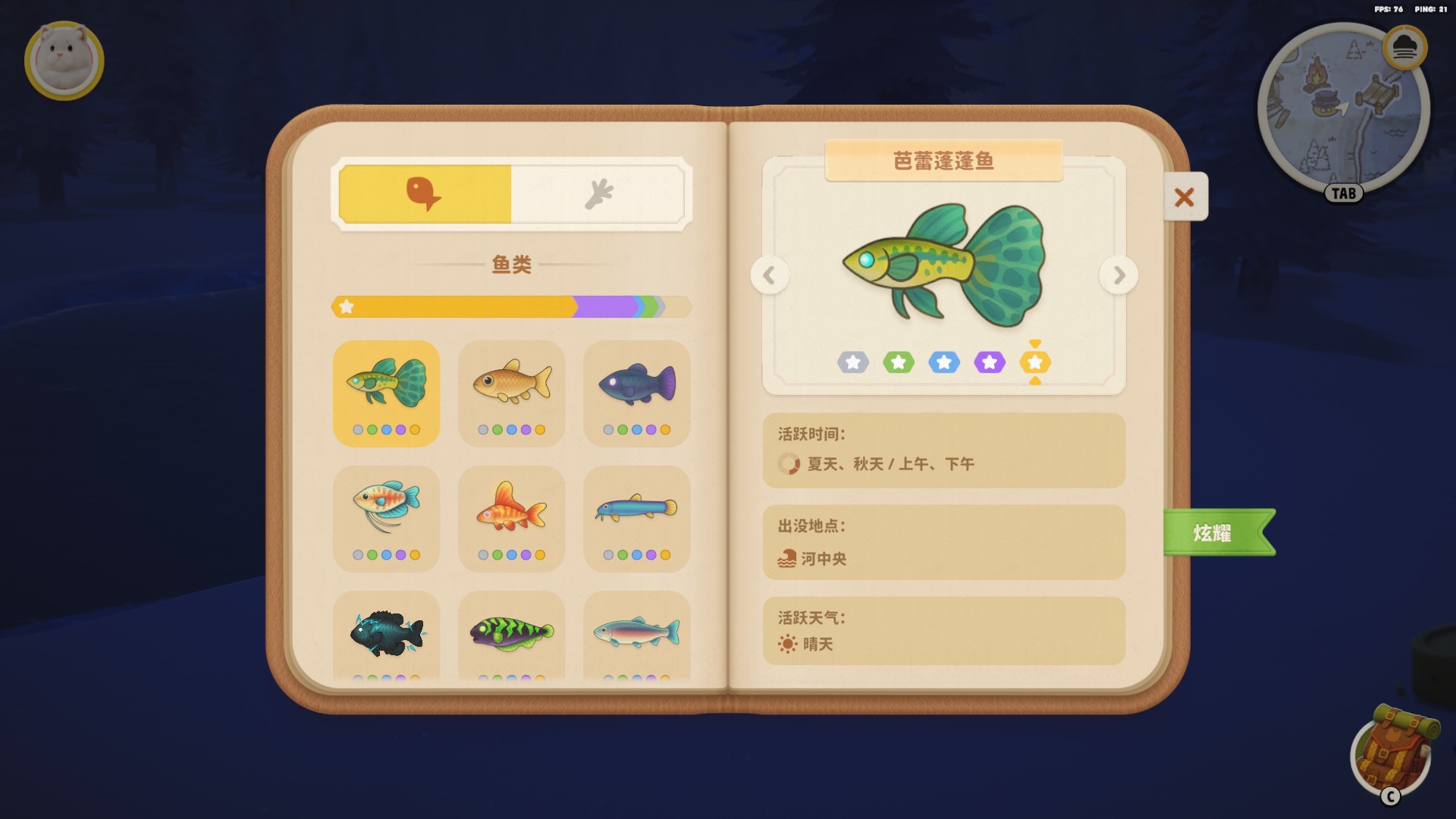
Task: Pick the green-striped purple fish entry
Action: tap(511, 634)
